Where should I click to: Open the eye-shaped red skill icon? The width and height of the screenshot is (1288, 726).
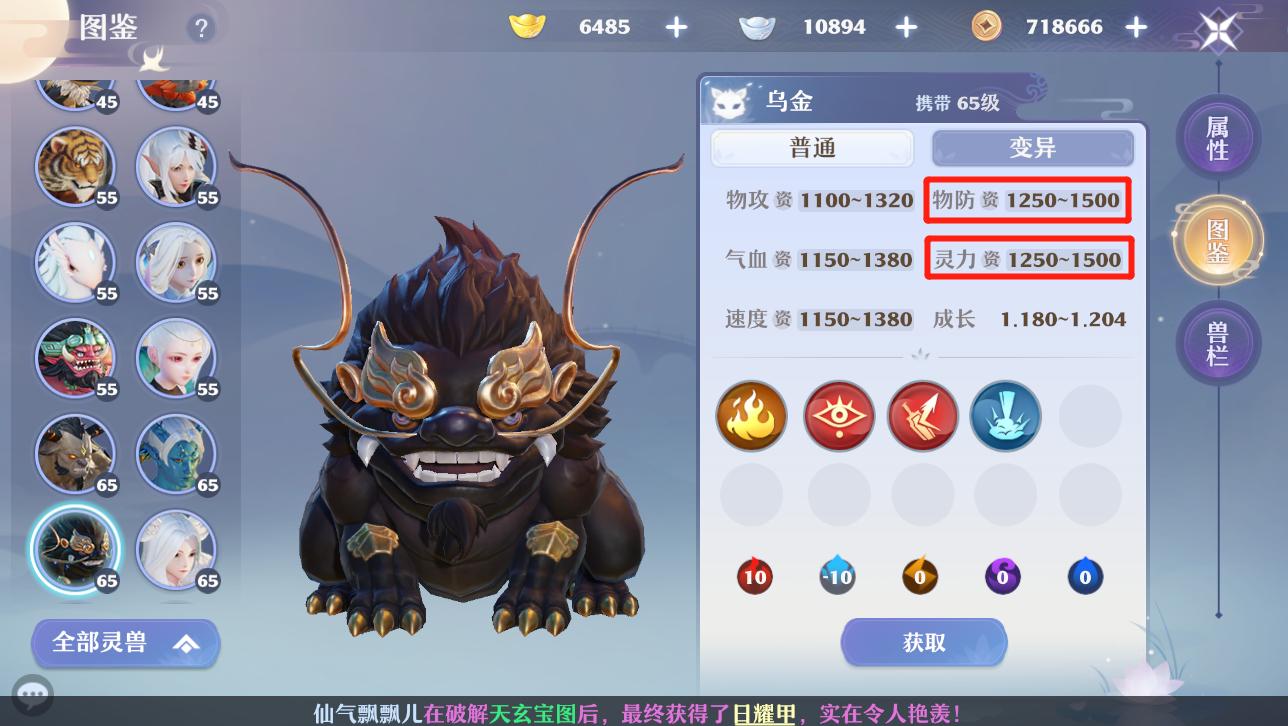(838, 415)
